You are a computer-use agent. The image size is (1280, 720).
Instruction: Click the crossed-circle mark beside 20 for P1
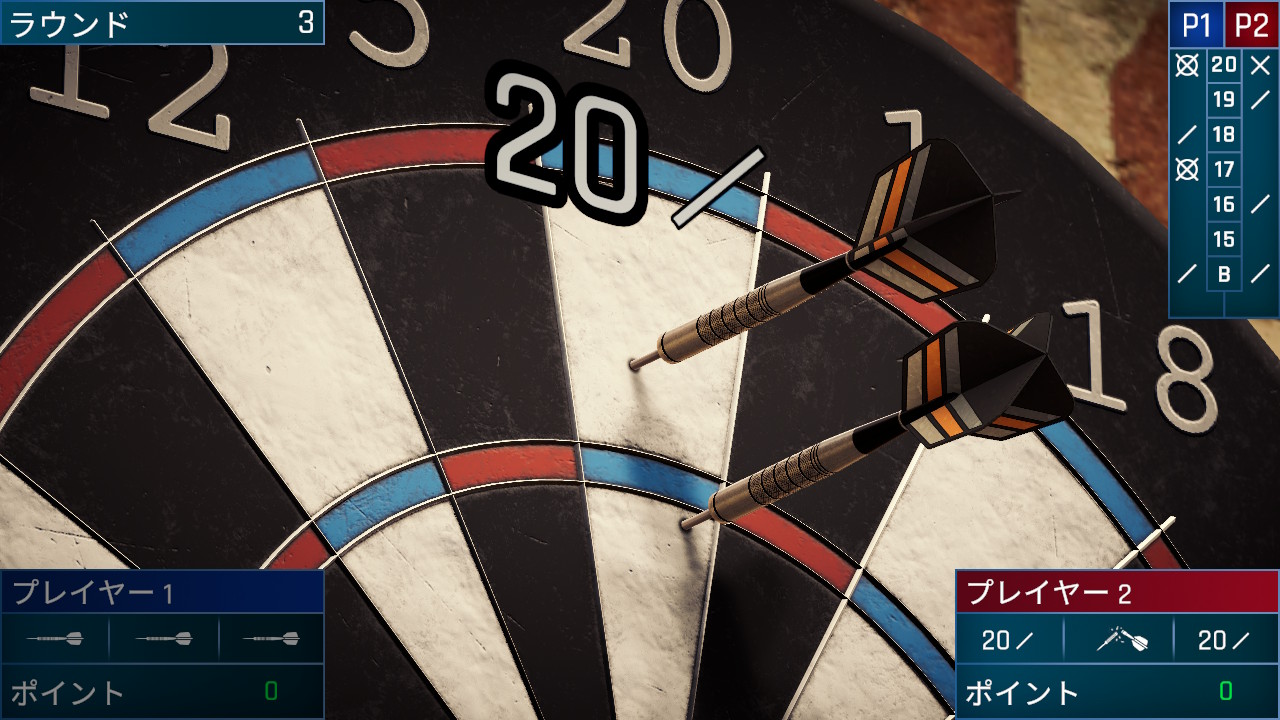[1187, 66]
